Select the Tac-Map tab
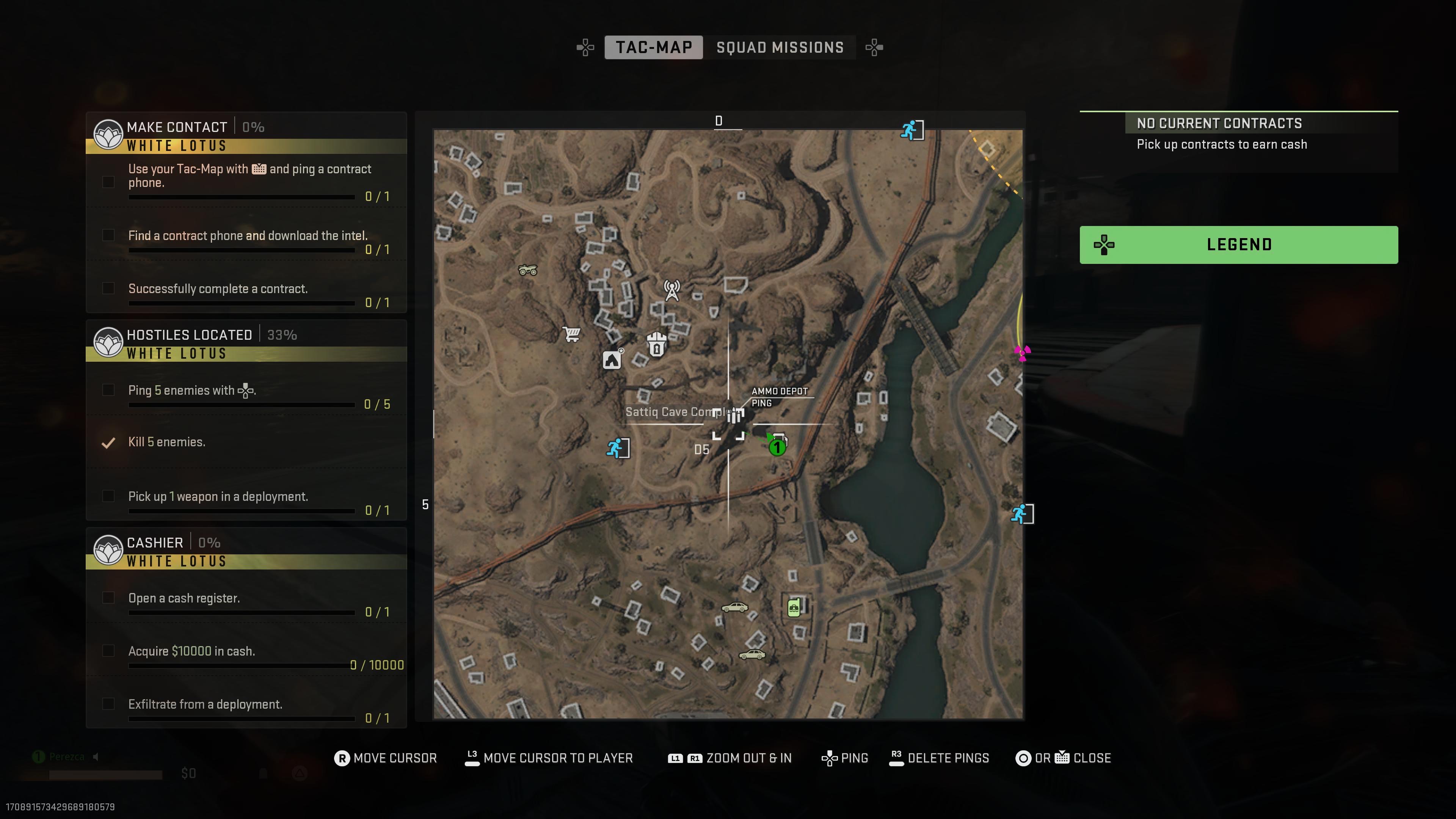 pyautogui.click(x=654, y=47)
